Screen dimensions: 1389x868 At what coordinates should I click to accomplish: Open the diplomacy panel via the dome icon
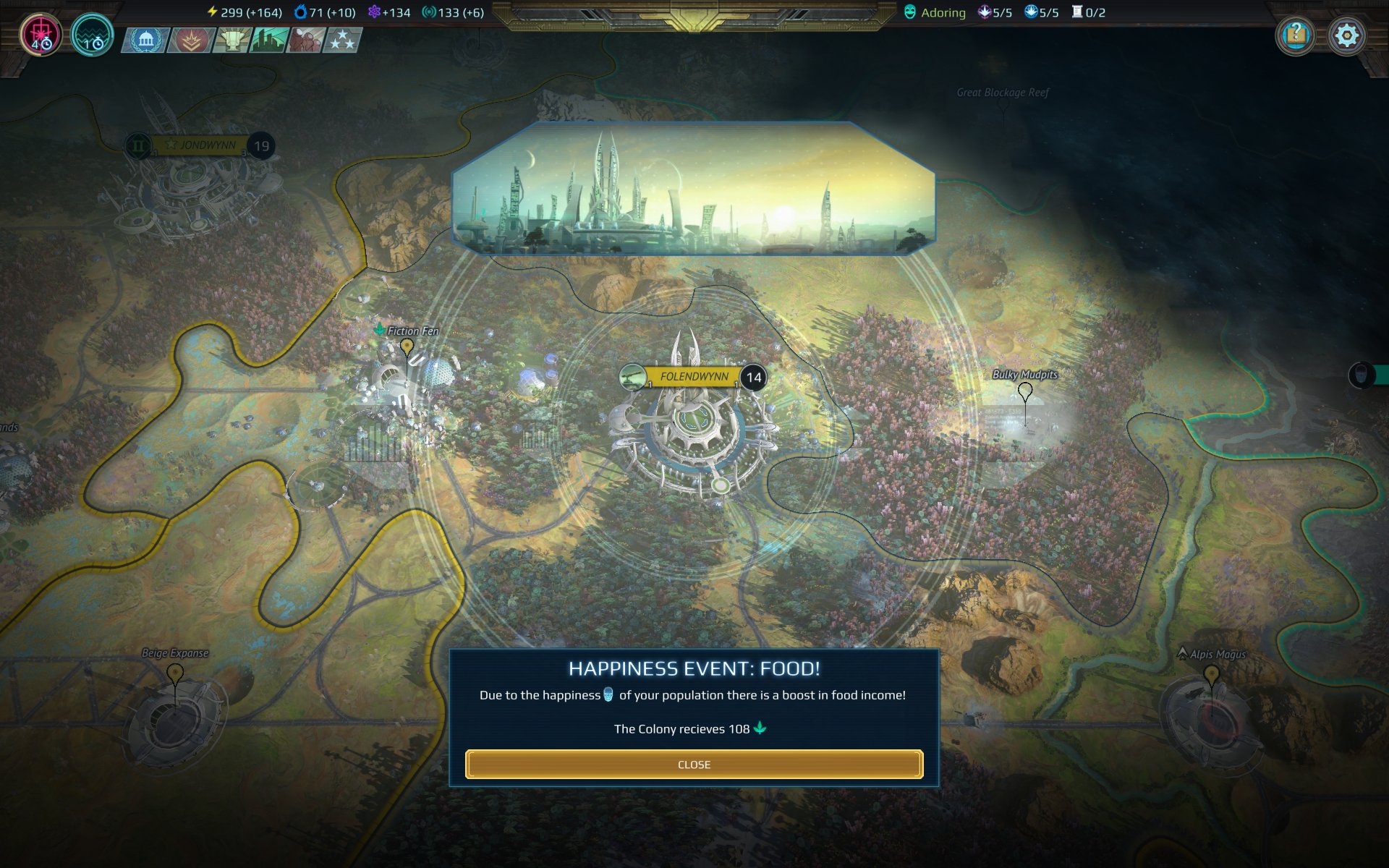pyautogui.click(x=147, y=41)
